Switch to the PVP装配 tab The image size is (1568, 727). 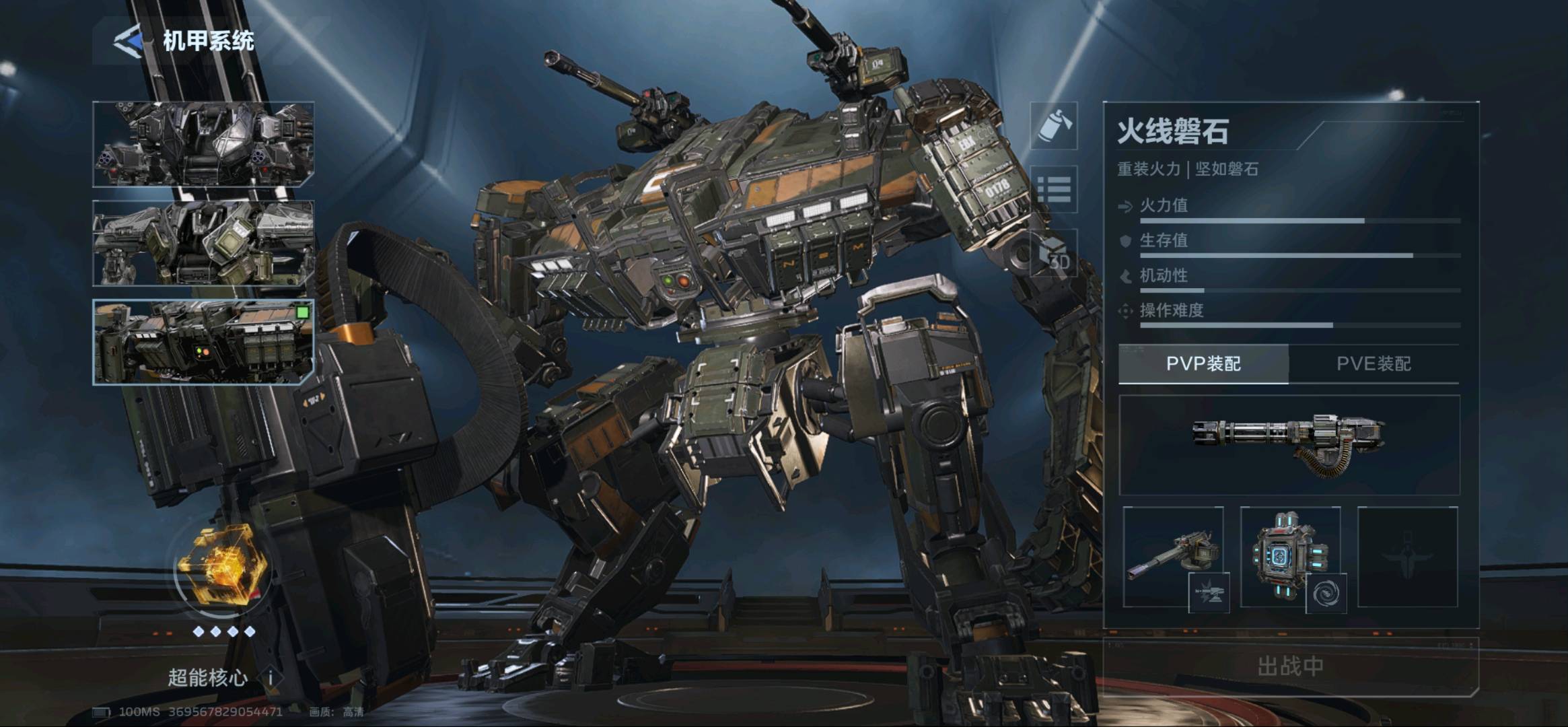1203,364
